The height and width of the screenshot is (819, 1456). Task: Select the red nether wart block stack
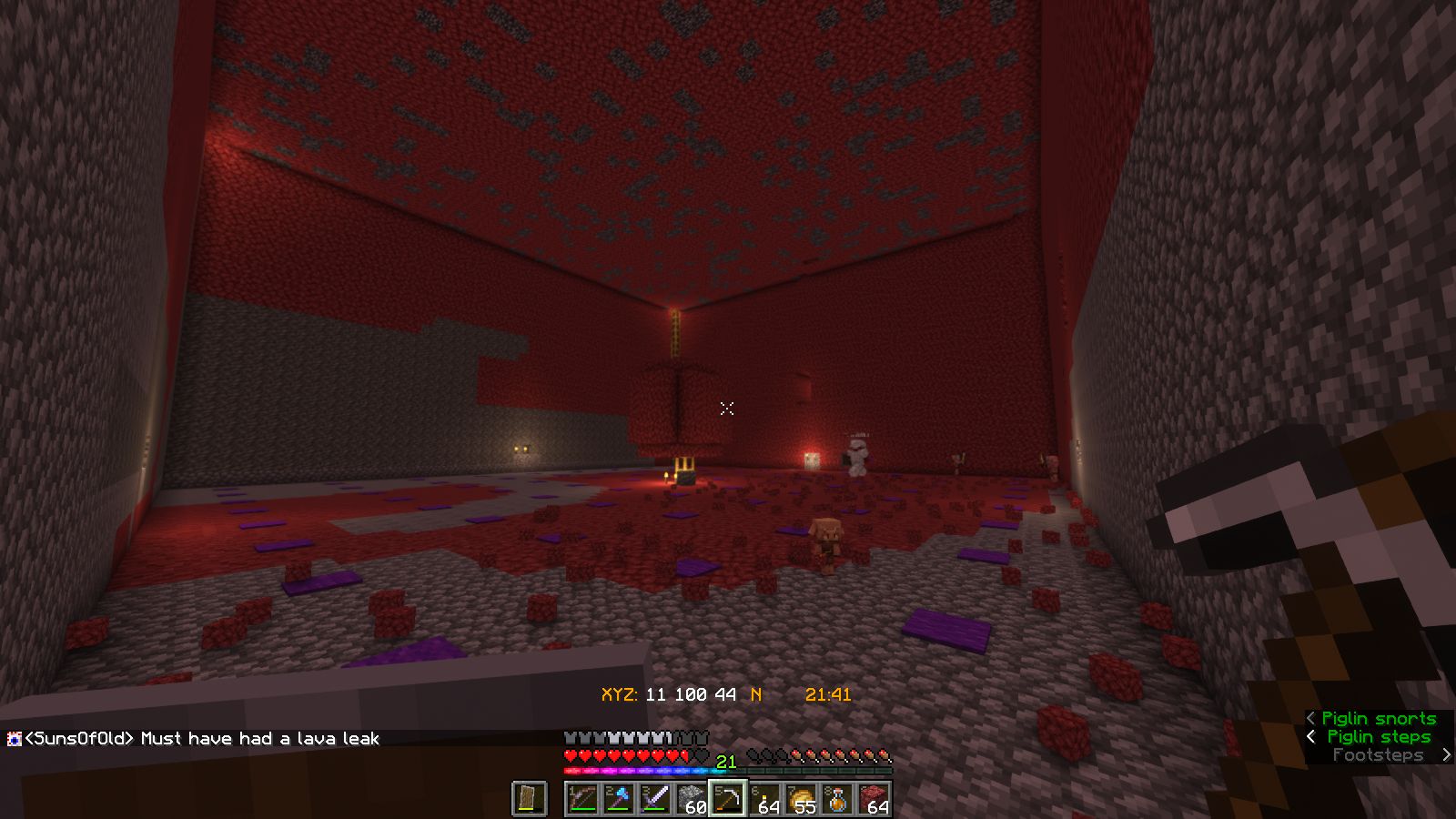tap(874, 799)
